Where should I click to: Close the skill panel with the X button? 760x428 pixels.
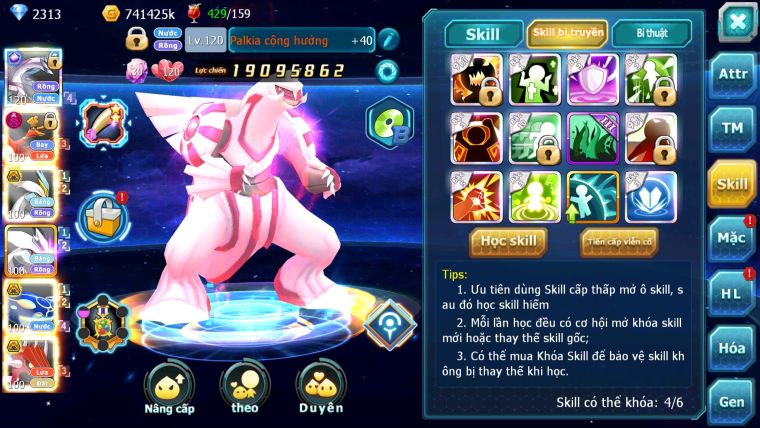(736, 22)
